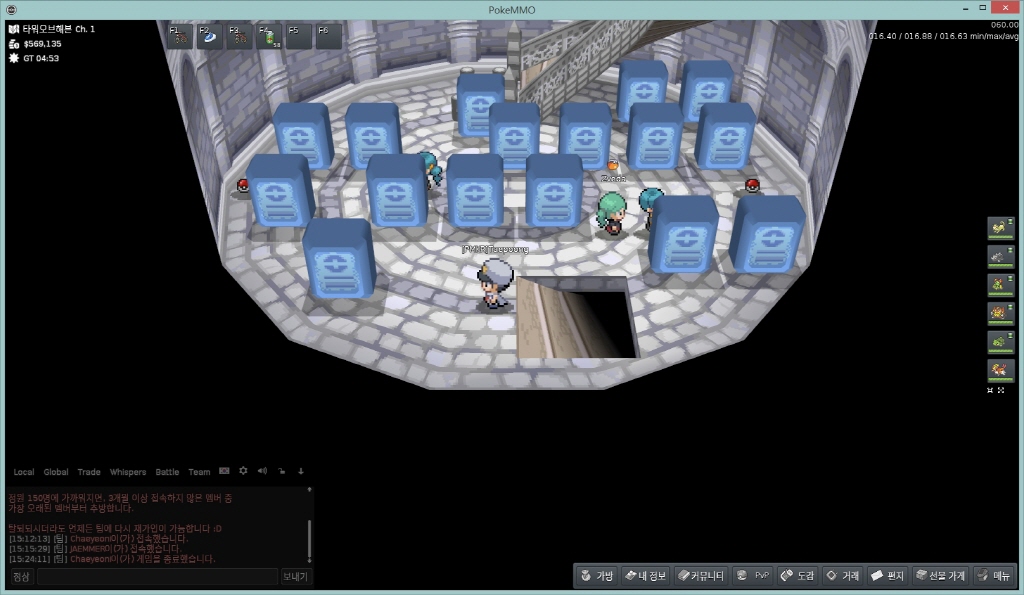Viewport: 1024px width, 595px height.
Task: Open the PvP menu
Action: tap(753, 576)
